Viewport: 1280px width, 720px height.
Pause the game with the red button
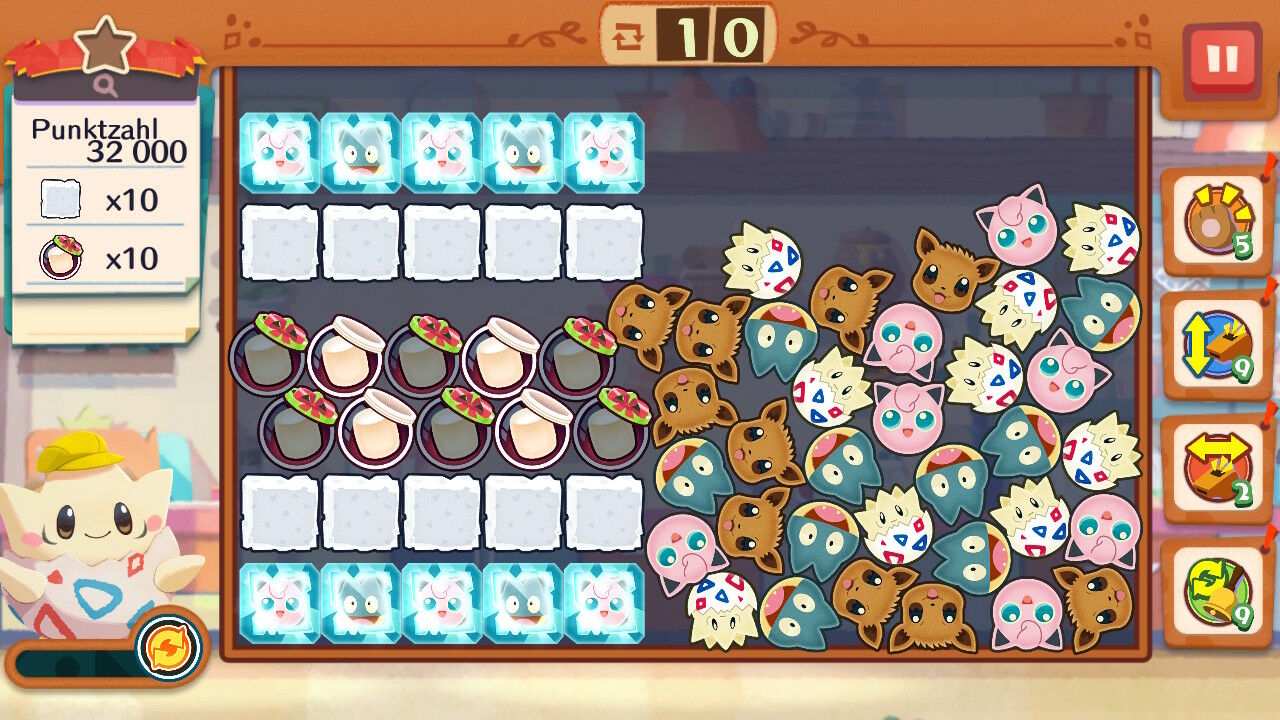[1221, 59]
